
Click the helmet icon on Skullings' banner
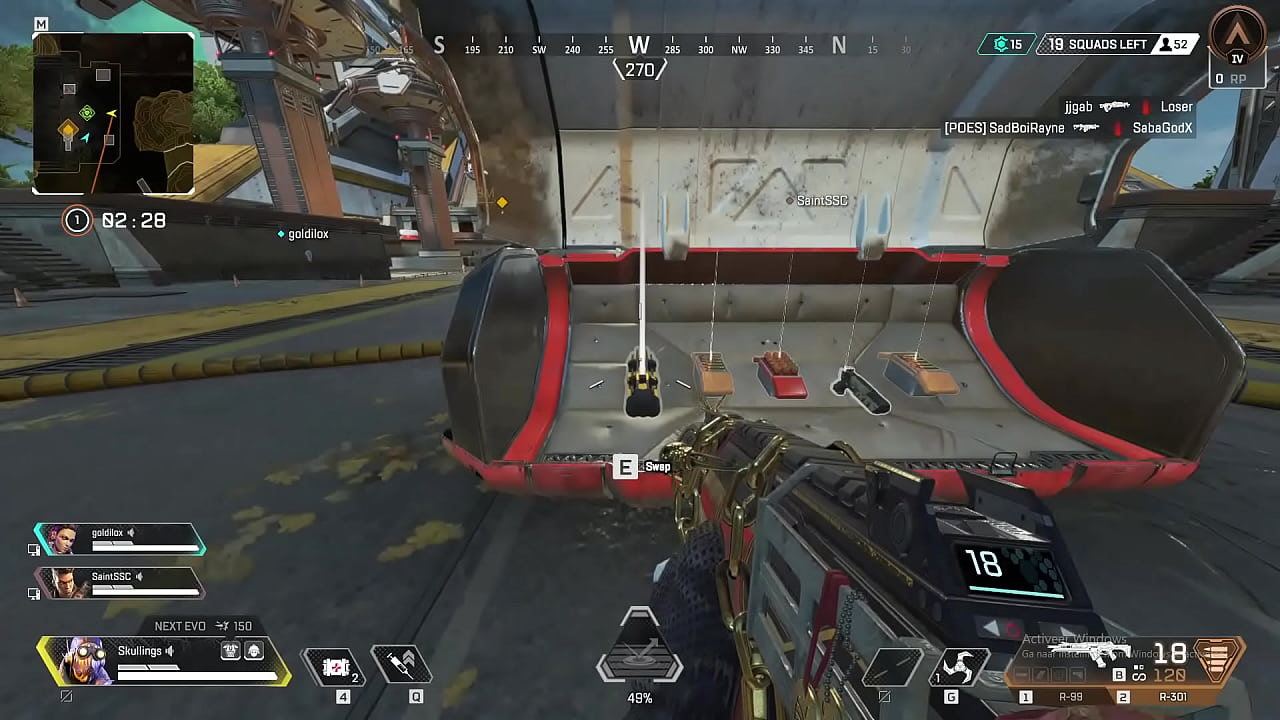coord(253,651)
